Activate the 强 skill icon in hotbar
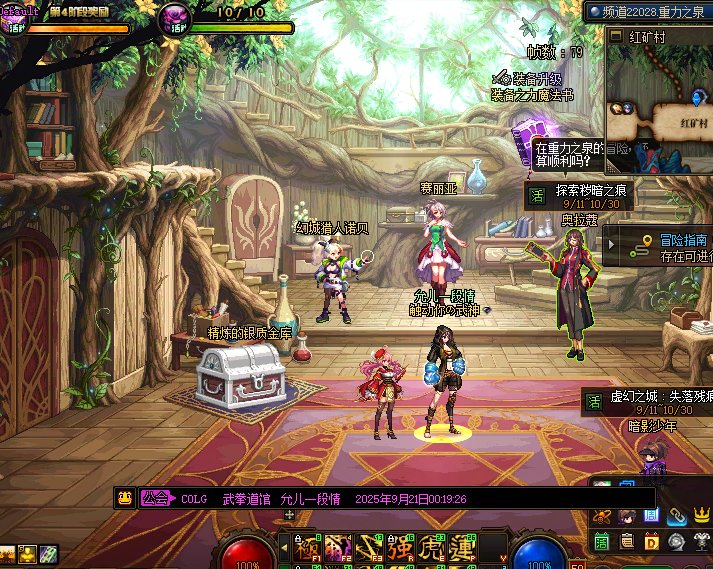Image resolution: width=713 pixels, height=569 pixels. click(400, 549)
